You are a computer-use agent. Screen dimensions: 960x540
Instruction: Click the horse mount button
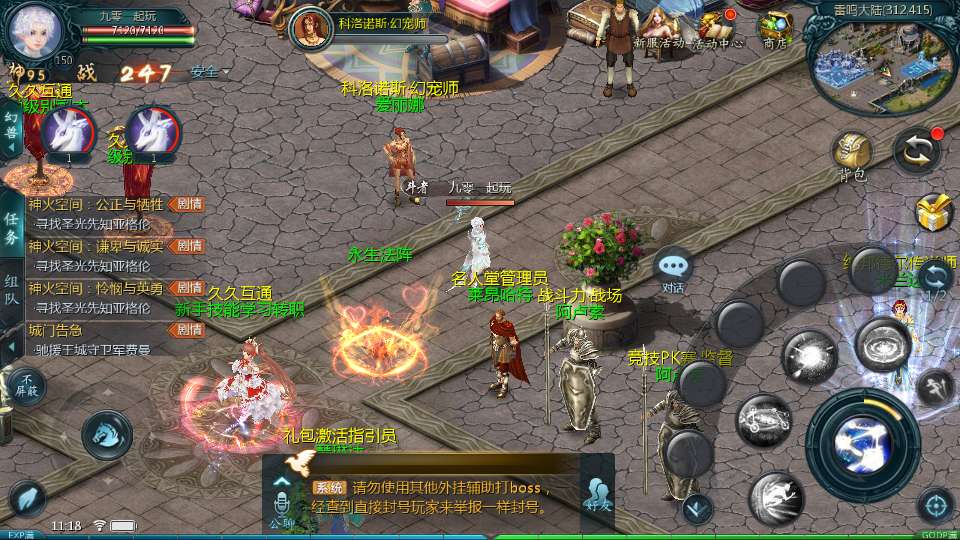pos(106,434)
